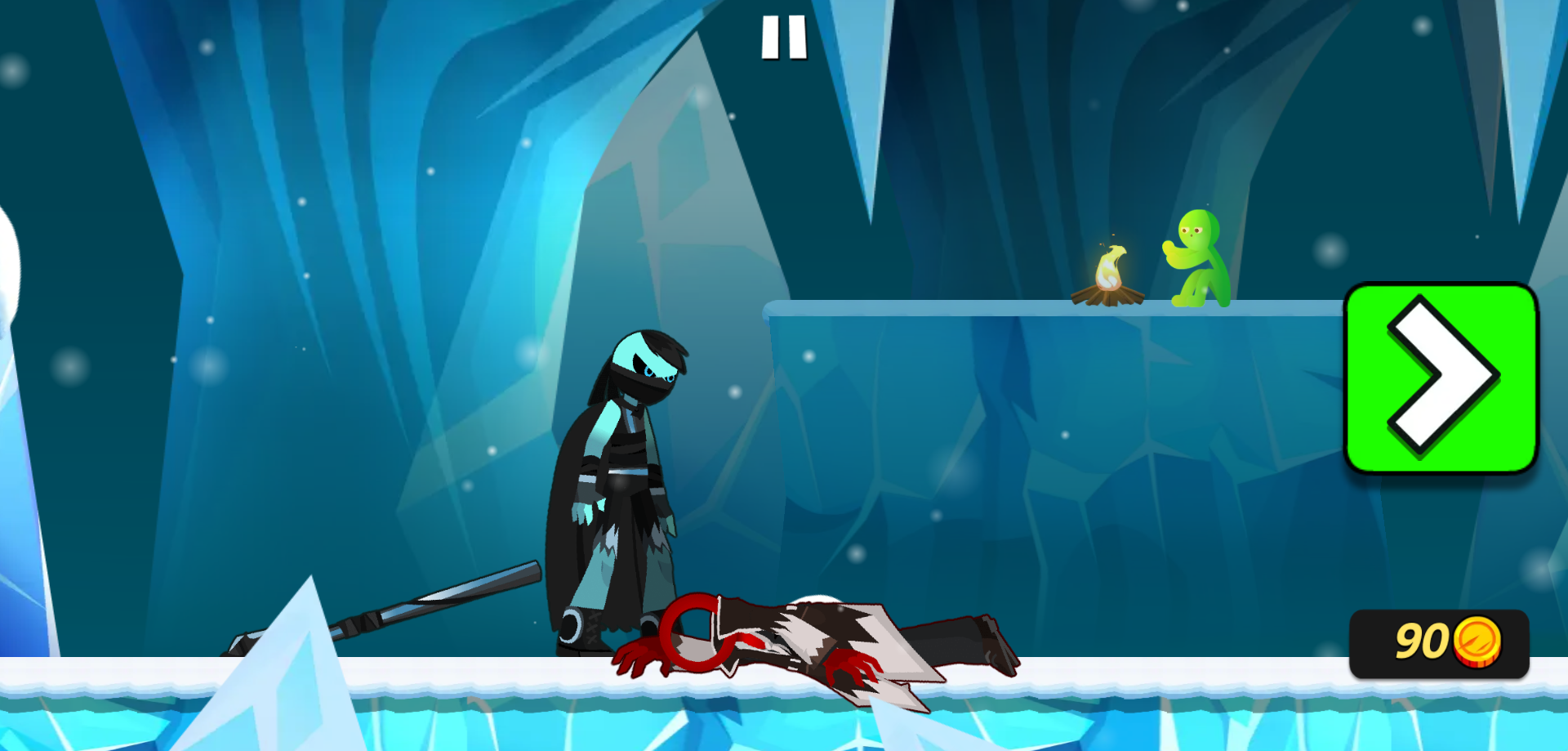Pause the game with the pause icon
The image size is (1568, 751).
tap(784, 38)
